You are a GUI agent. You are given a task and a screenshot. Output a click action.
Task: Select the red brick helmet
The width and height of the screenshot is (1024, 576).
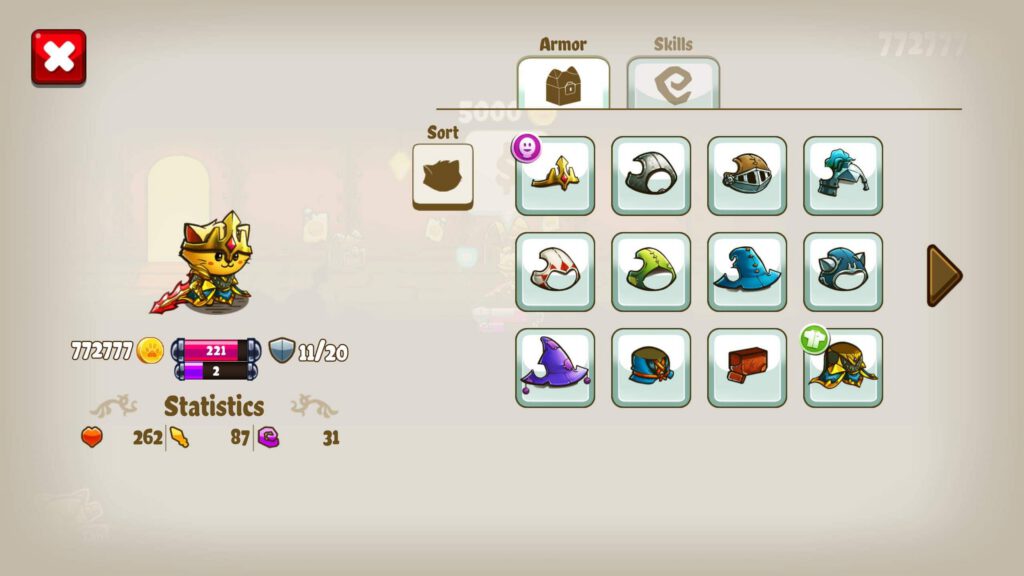pyautogui.click(x=747, y=368)
